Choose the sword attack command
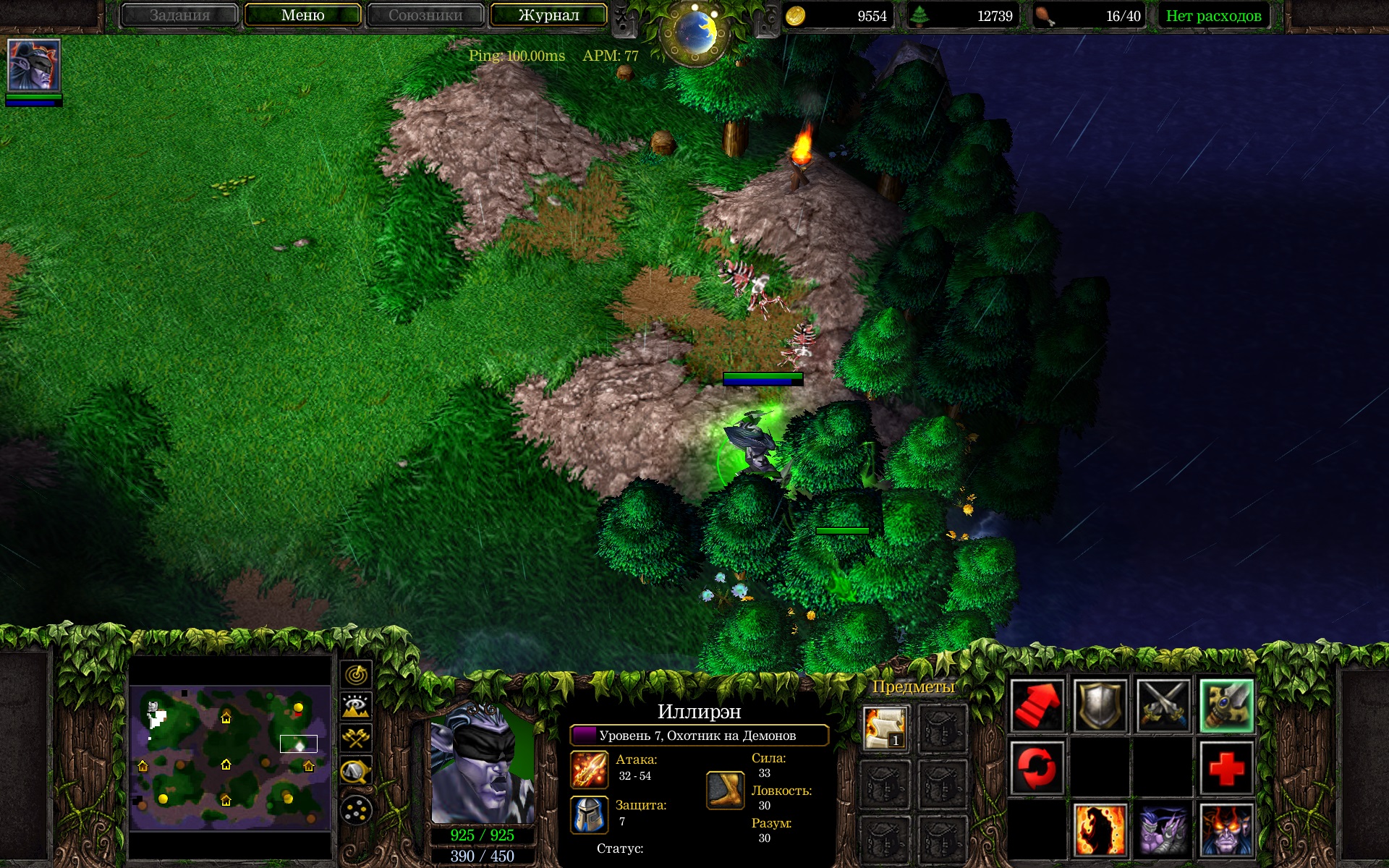This screenshot has height=868, width=1389. click(1226, 705)
